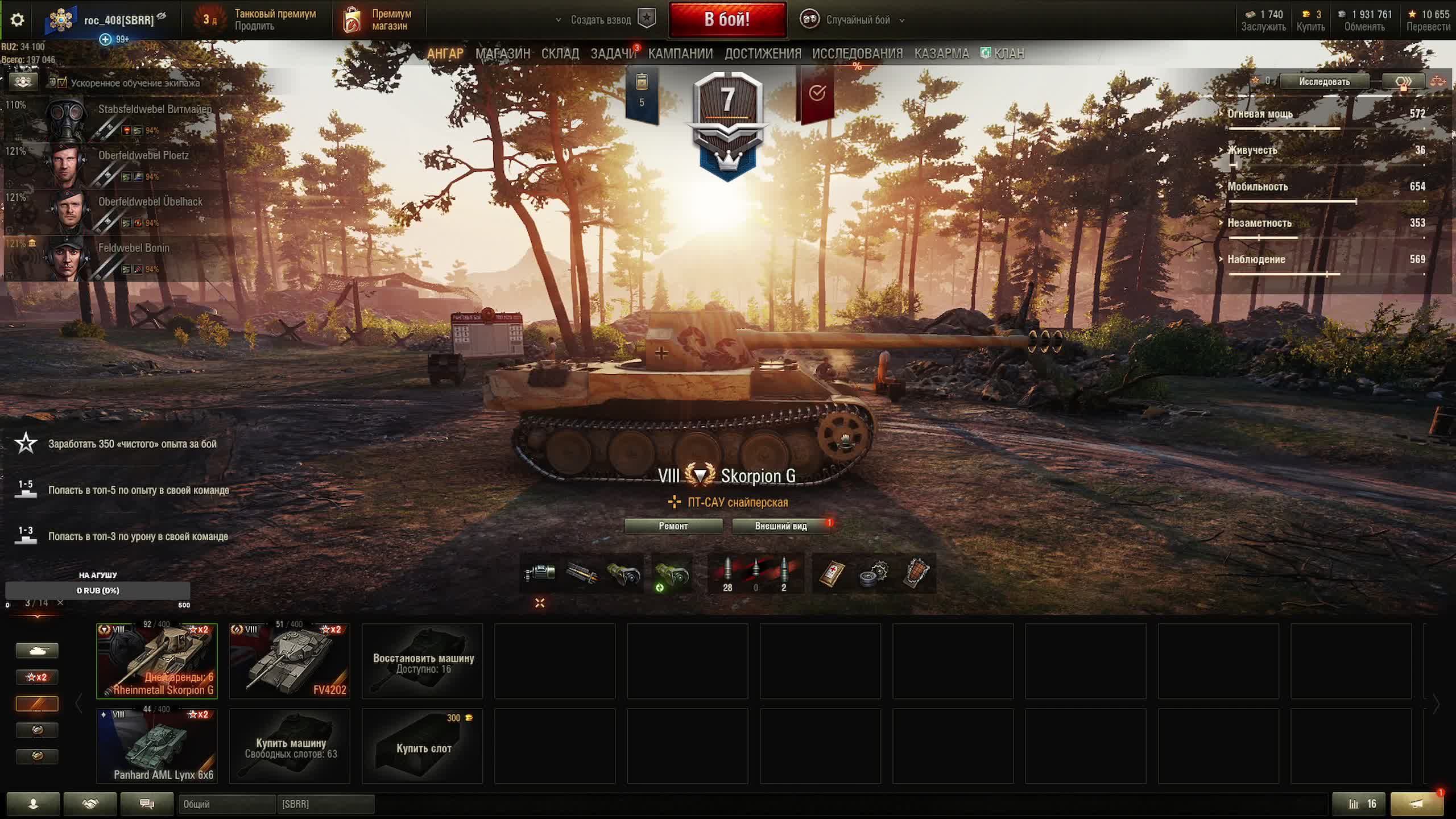Open the СКЛАД tab
Viewport: 1456px width, 819px height.
coord(560,53)
